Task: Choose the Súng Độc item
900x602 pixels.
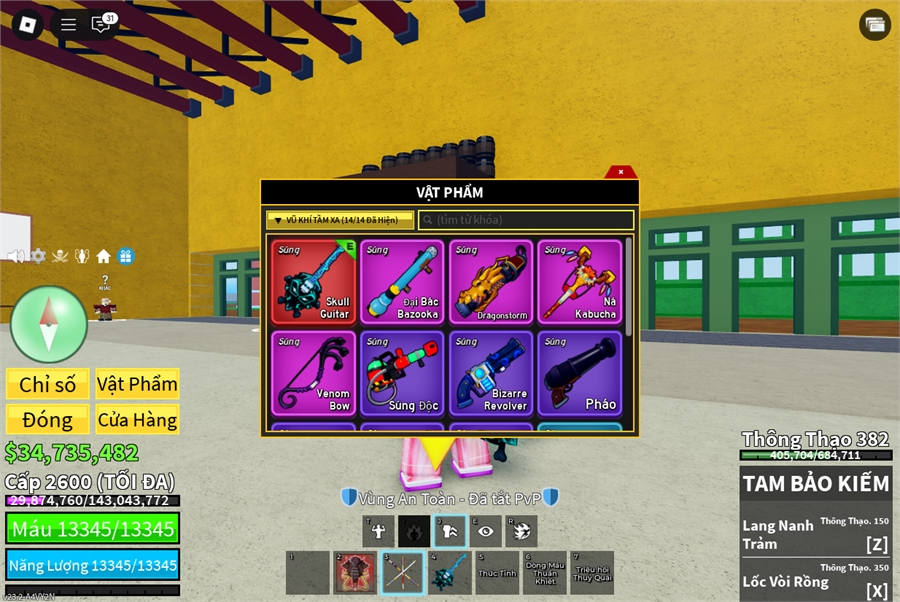Action: pyautogui.click(x=402, y=373)
